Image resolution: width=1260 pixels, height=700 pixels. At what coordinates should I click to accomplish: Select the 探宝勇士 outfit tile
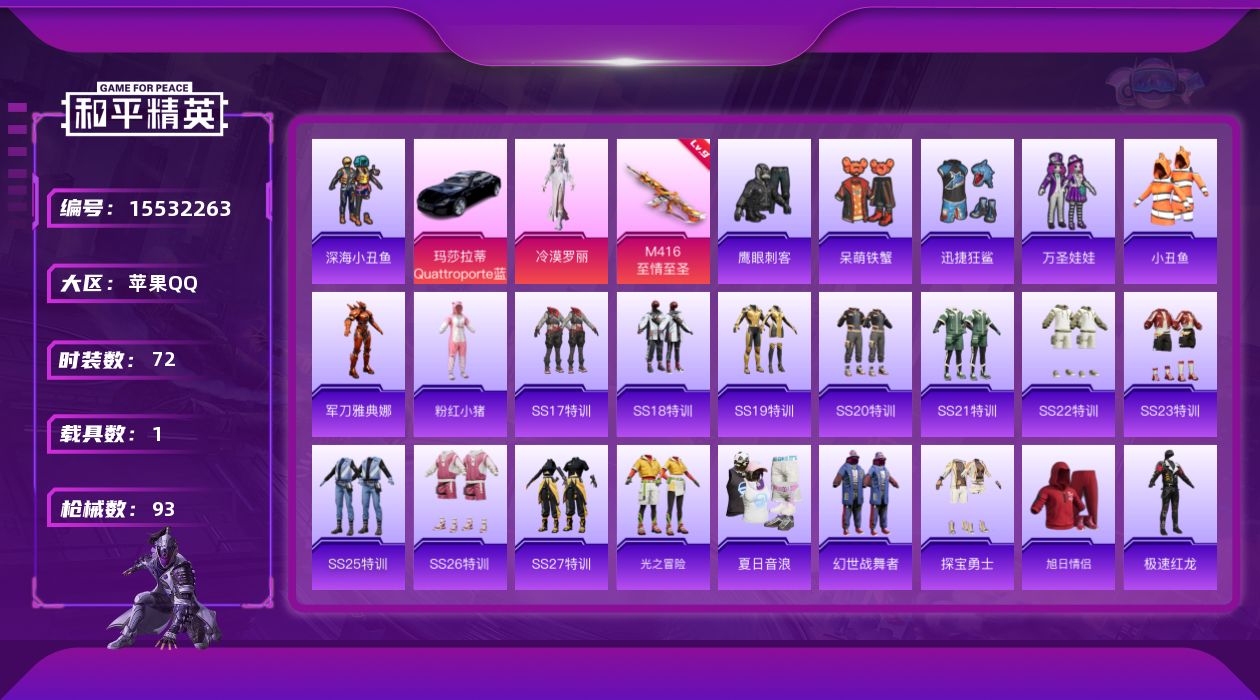pyautogui.click(x=967, y=517)
